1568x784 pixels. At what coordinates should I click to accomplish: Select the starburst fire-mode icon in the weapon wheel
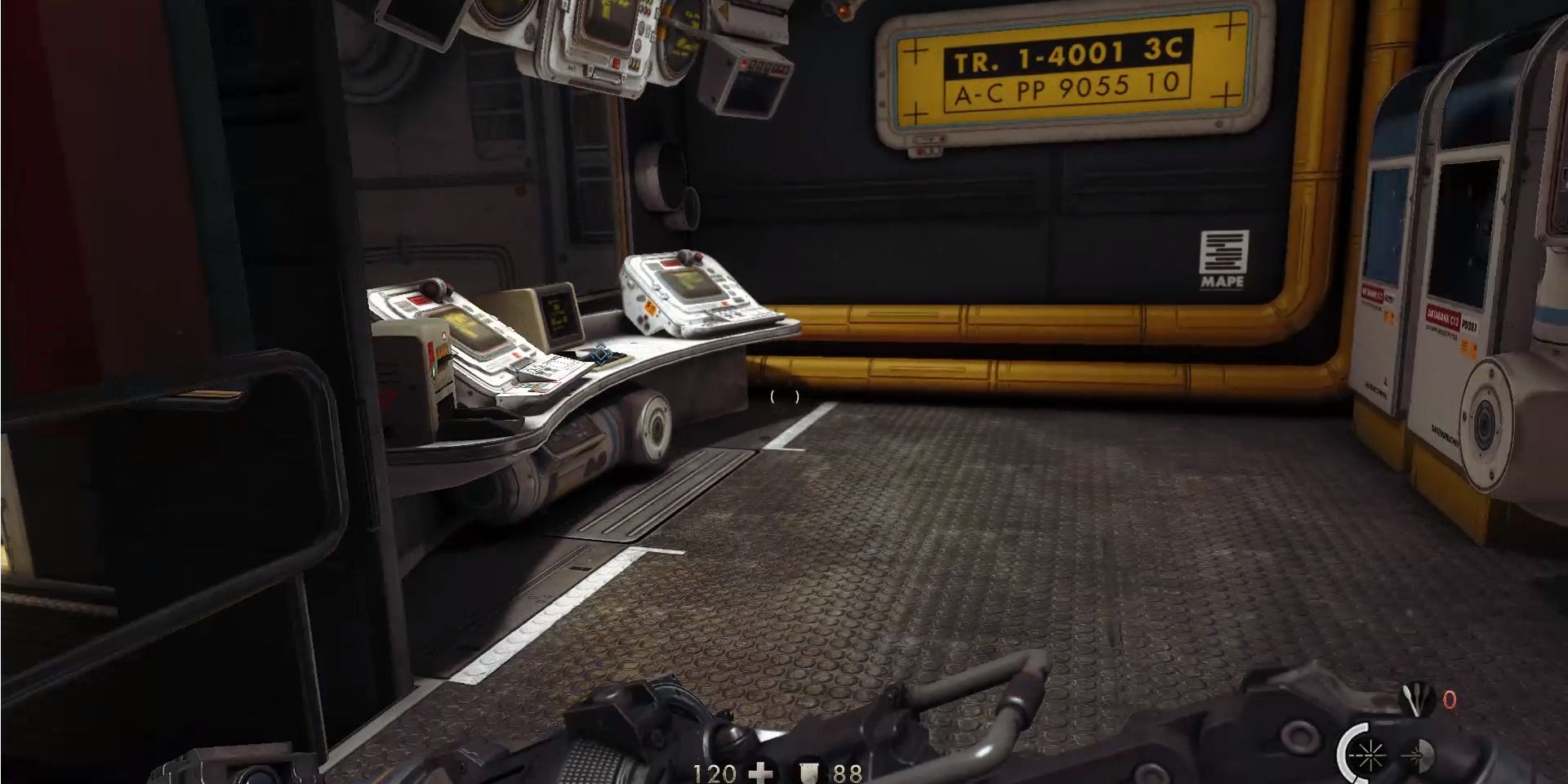pyautogui.click(x=1370, y=755)
